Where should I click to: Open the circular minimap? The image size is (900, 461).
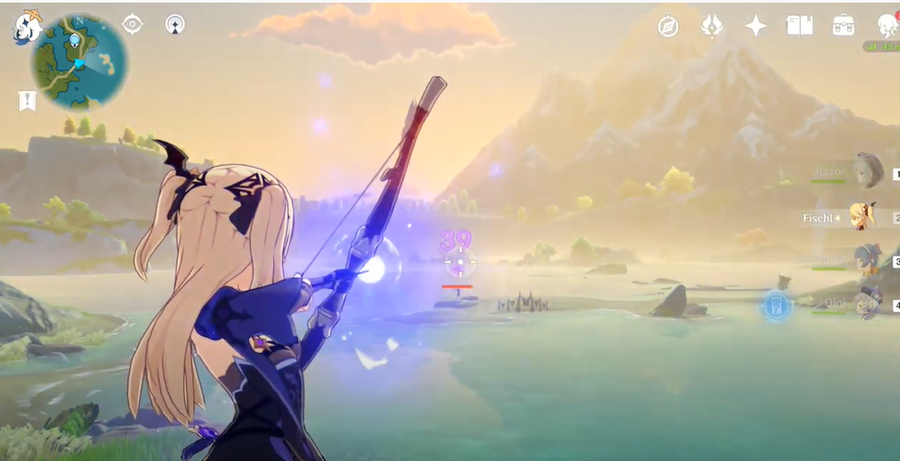point(79,61)
